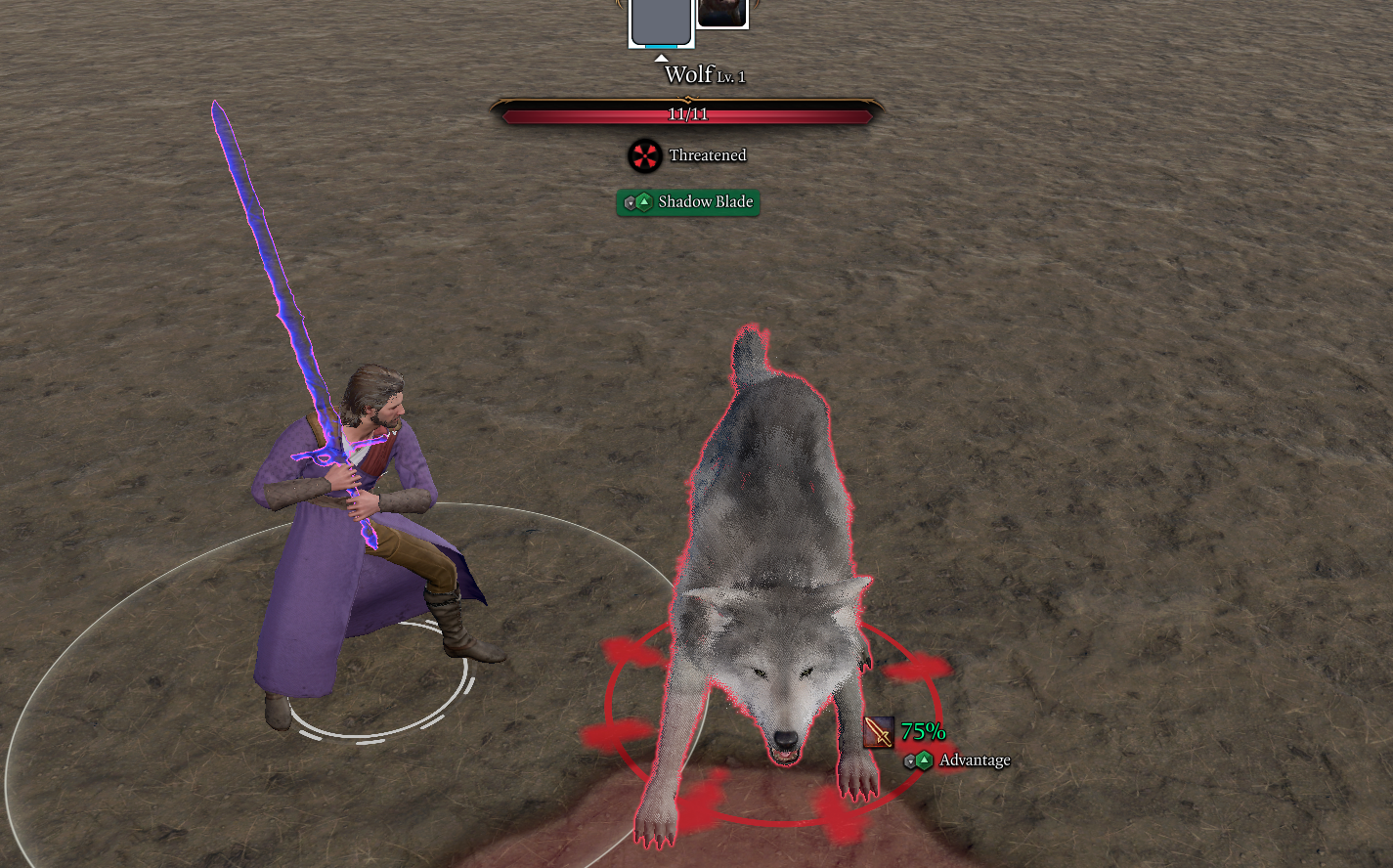The width and height of the screenshot is (1393, 868).
Task: Click the green Shadow Blade tag
Action: pos(688,202)
